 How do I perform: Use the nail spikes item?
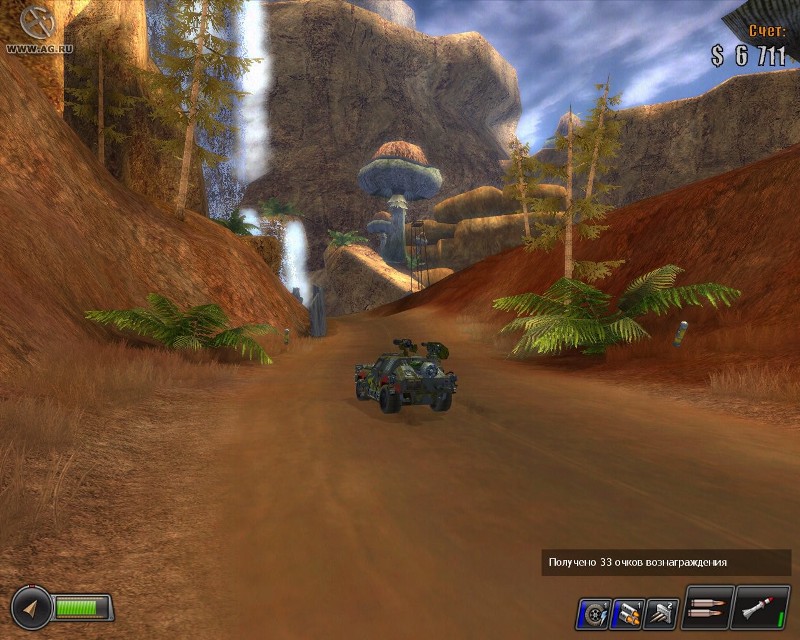point(660,611)
